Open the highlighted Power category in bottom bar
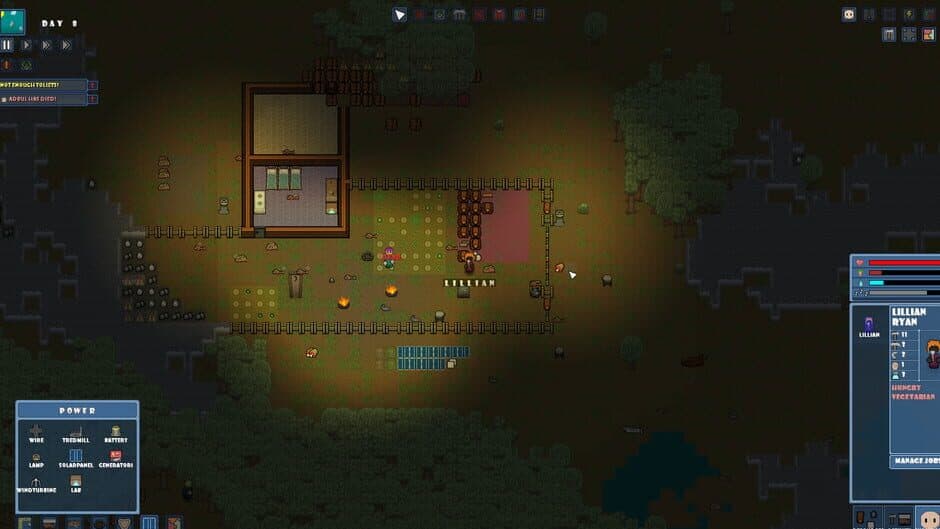Screen dimensions: 940x529 tap(149, 522)
